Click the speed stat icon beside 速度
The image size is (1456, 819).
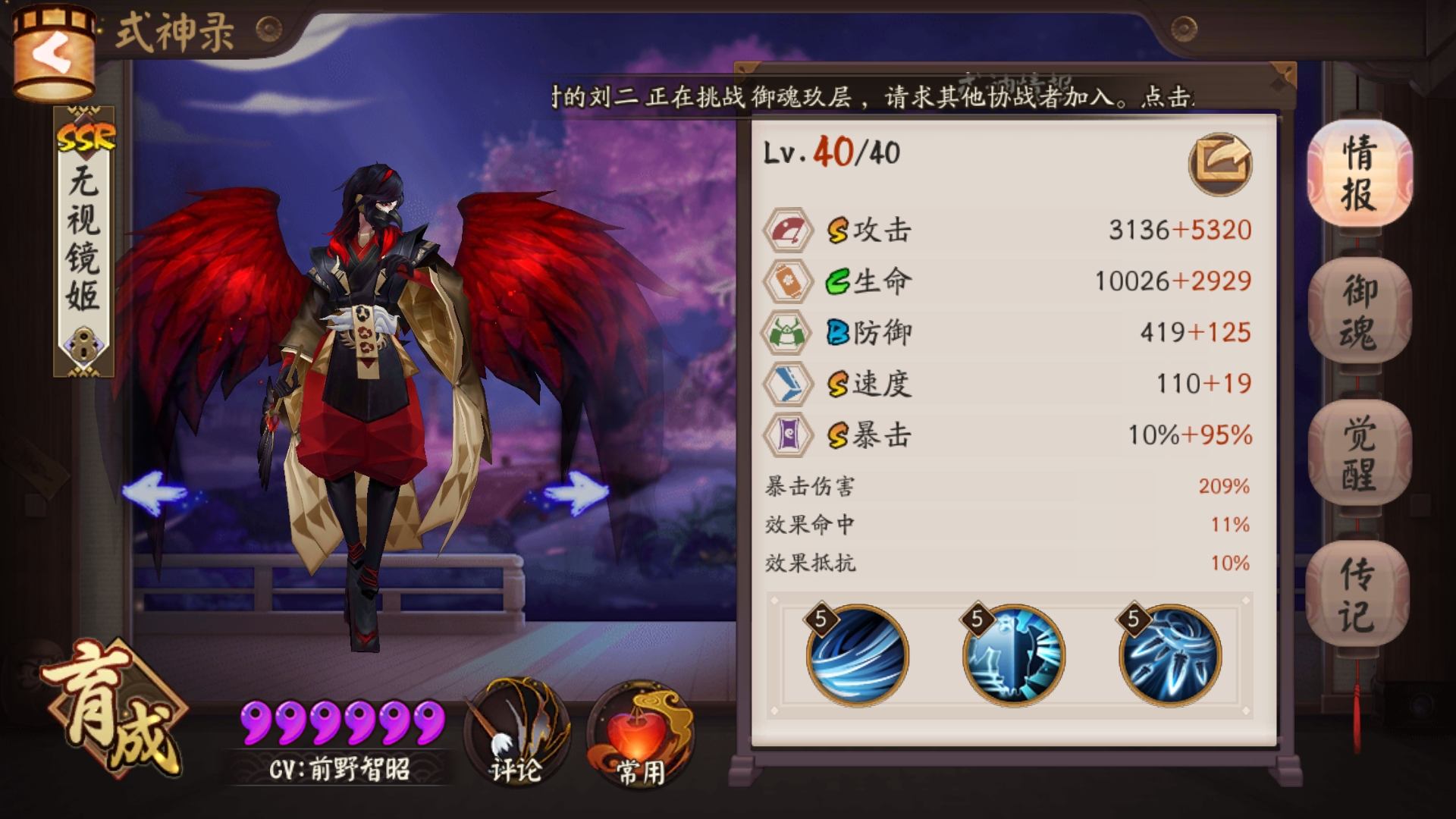[x=787, y=383]
